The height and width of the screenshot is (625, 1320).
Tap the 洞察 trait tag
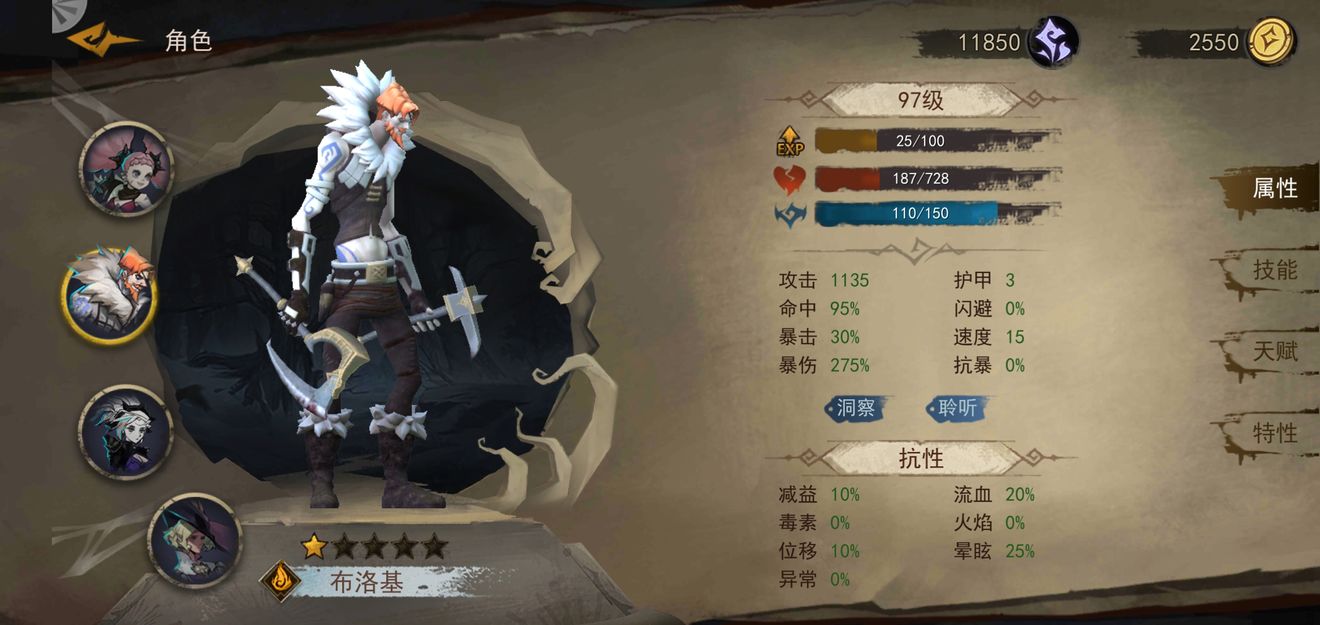[x=856, y=408]
